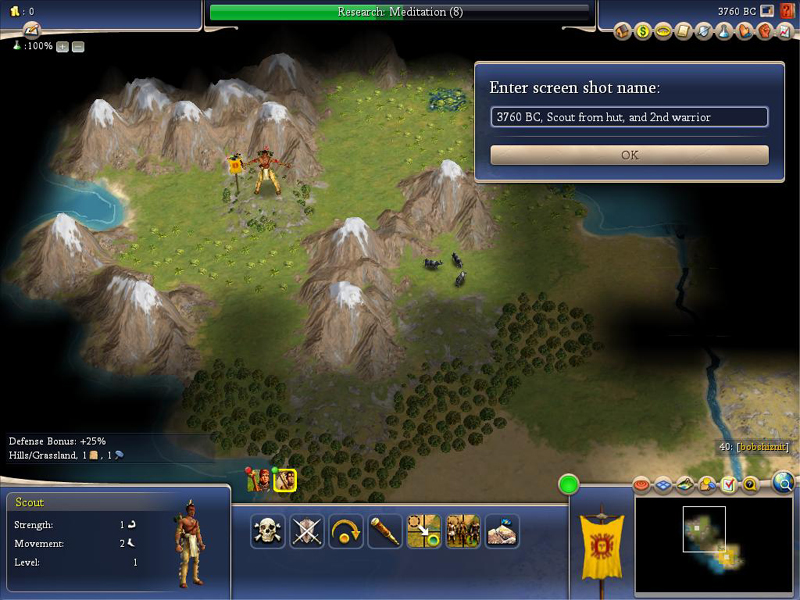
Task: End the turn with the green button
Action: pos(569,485)
